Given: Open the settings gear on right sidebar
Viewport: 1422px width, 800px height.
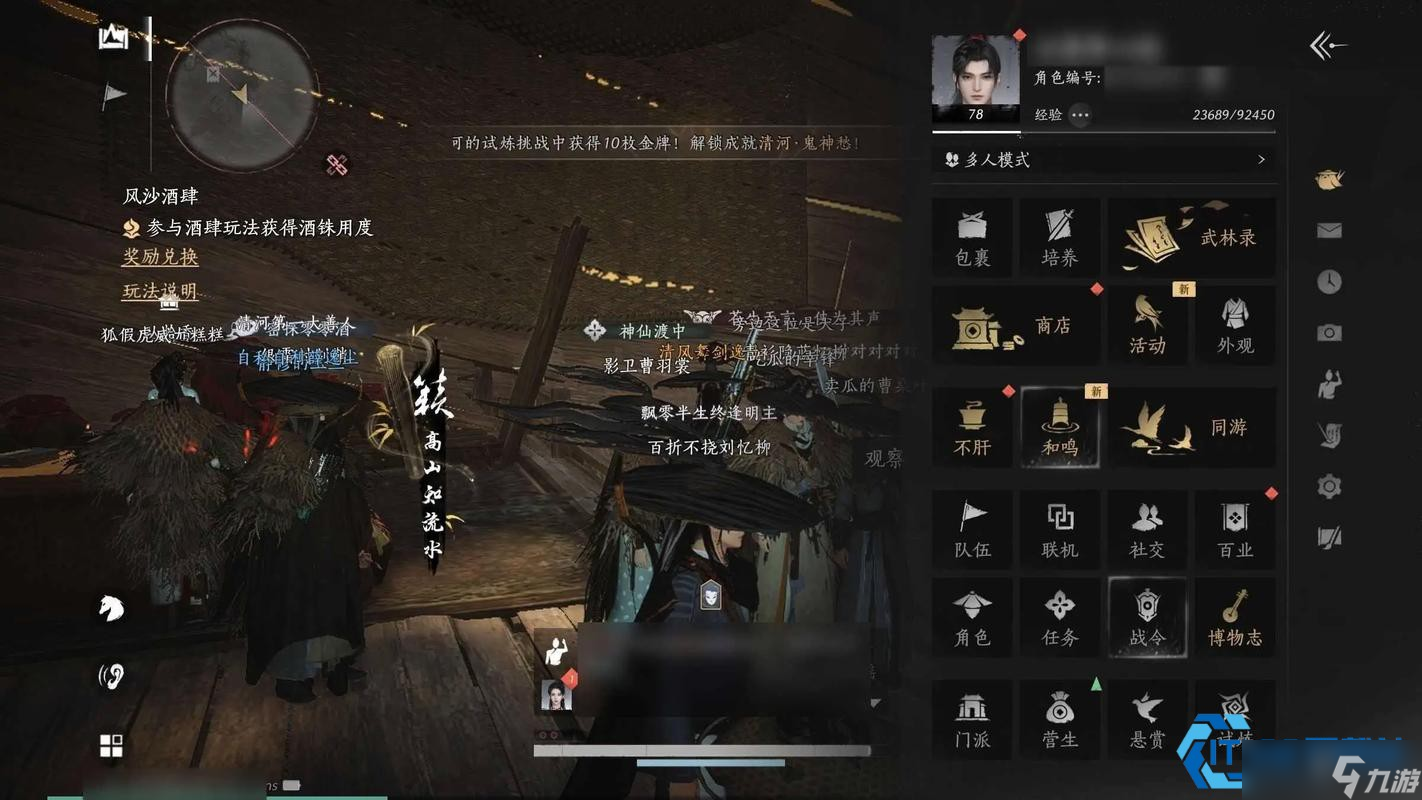Looking at the screenshot, I should coord(1329,485).
